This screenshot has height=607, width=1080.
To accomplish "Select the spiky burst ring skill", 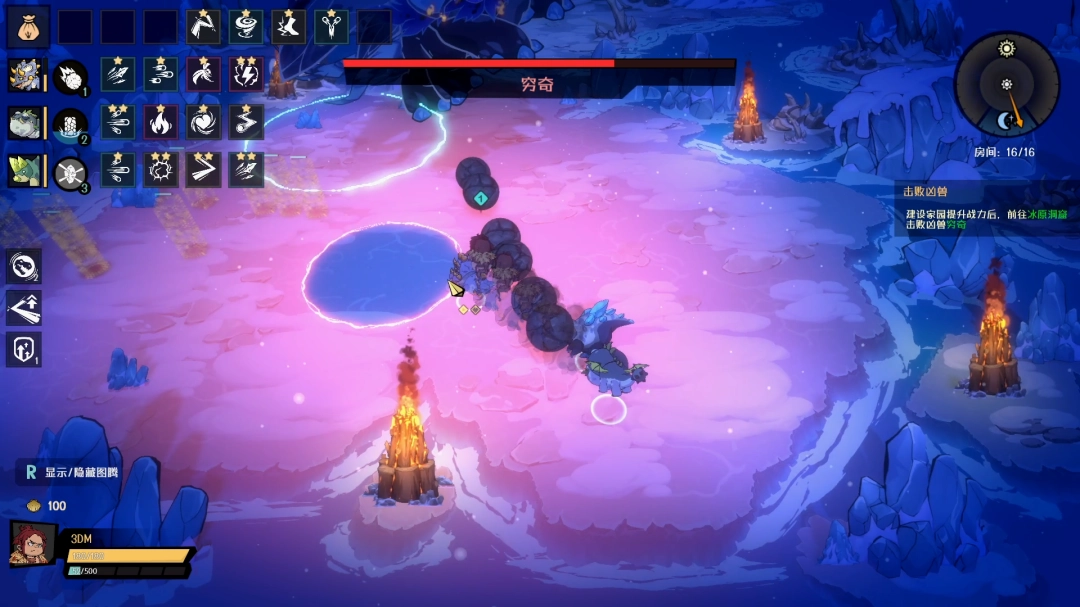I will 161,171.
